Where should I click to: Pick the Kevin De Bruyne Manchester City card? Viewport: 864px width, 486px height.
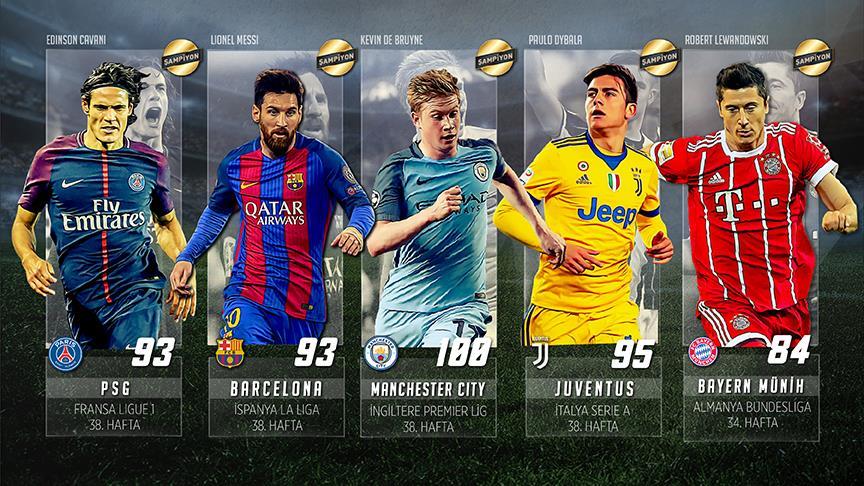pos(430,240)
